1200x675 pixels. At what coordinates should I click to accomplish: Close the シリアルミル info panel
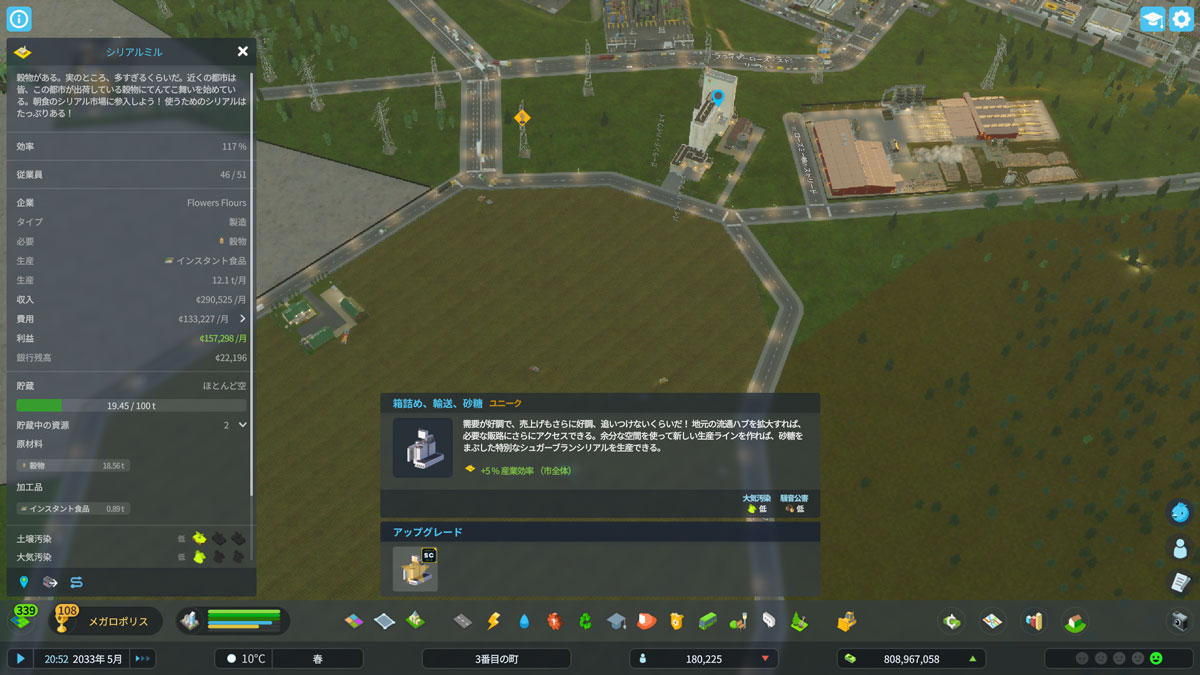coord(242,52)
